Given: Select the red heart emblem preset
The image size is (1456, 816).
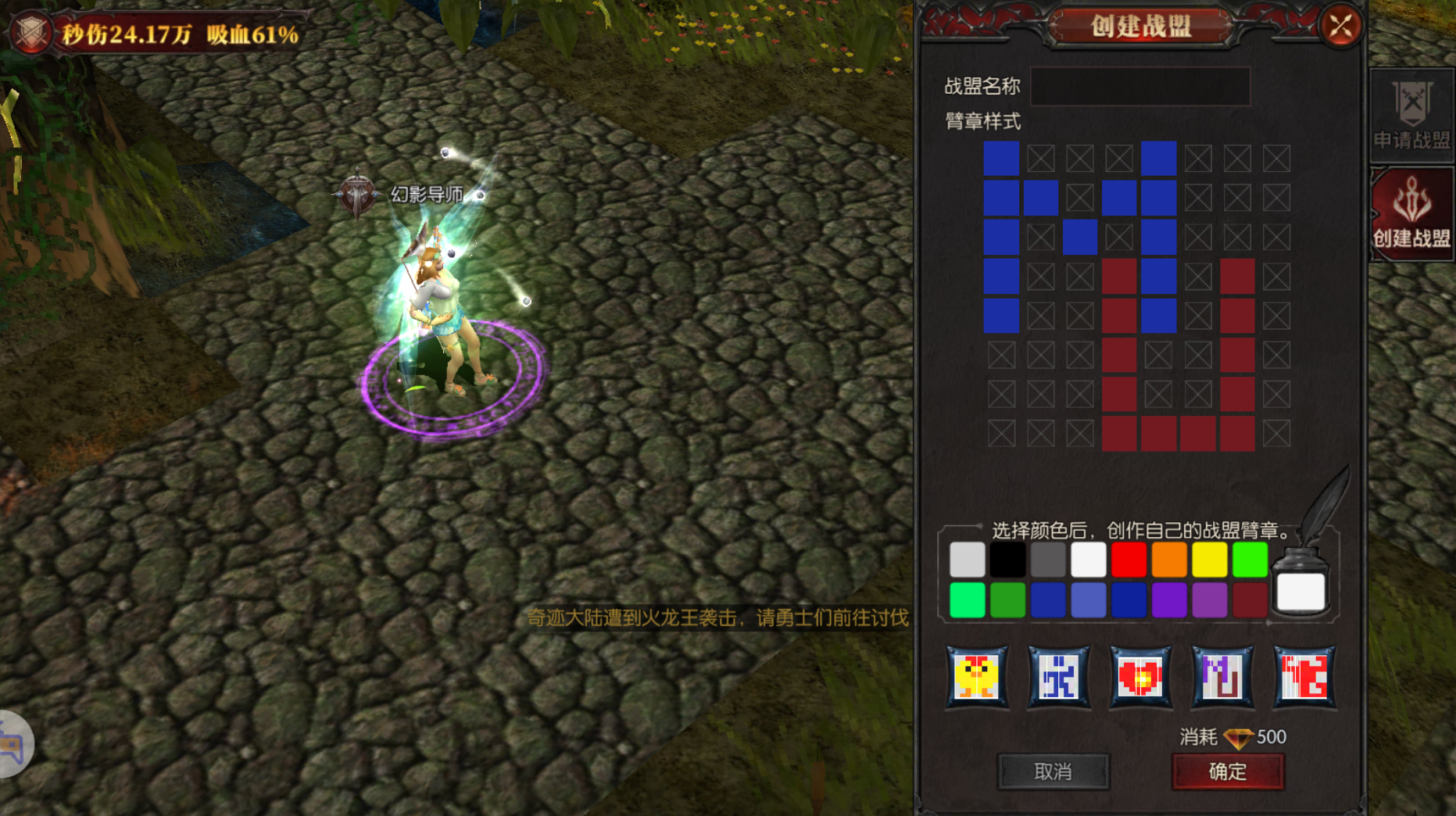Looking at the screenshot, I should [1140, 676].
